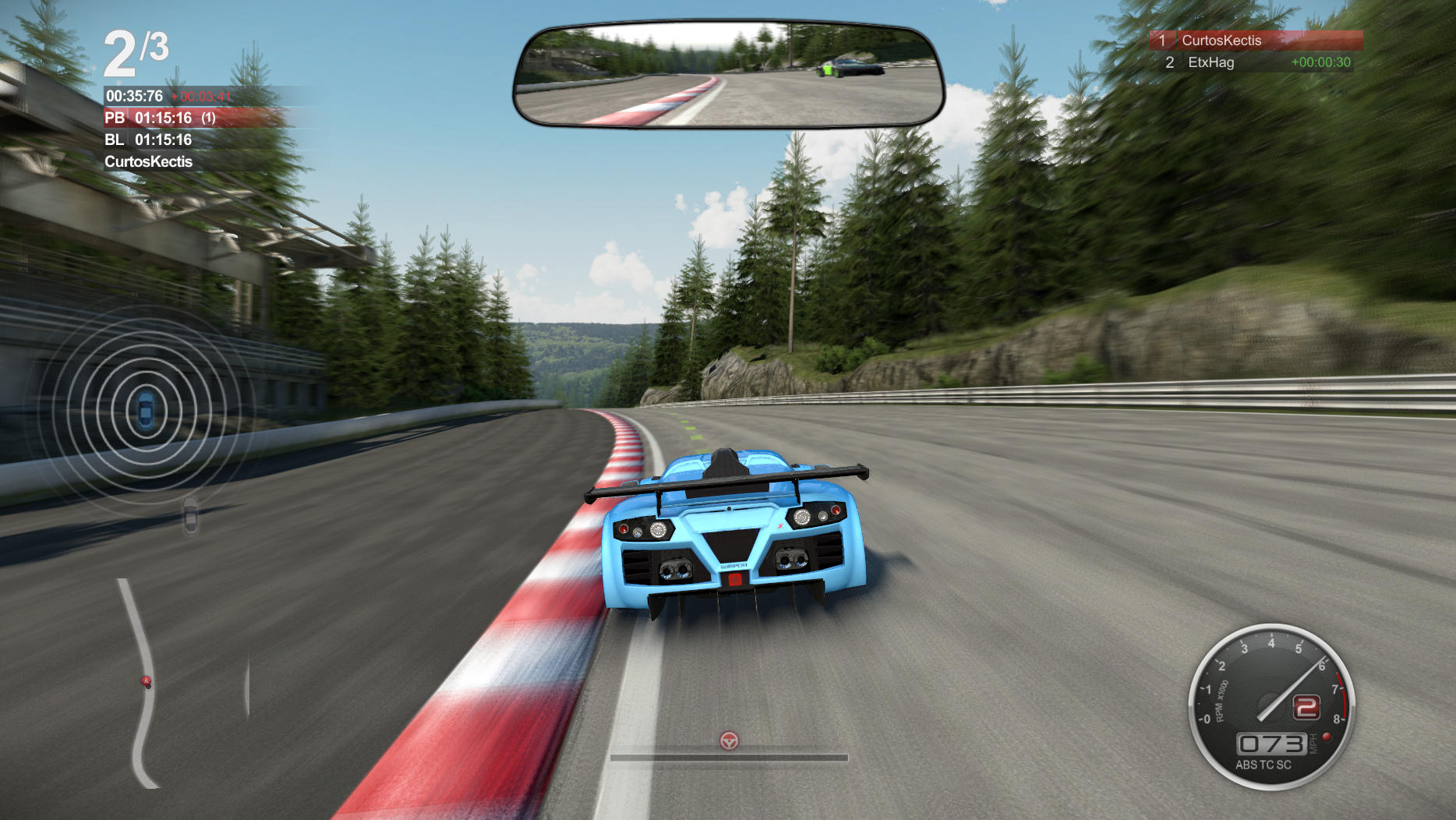
Task: Click the circular proximity radar
Action: pyautogui.click(x=146, y=410)
